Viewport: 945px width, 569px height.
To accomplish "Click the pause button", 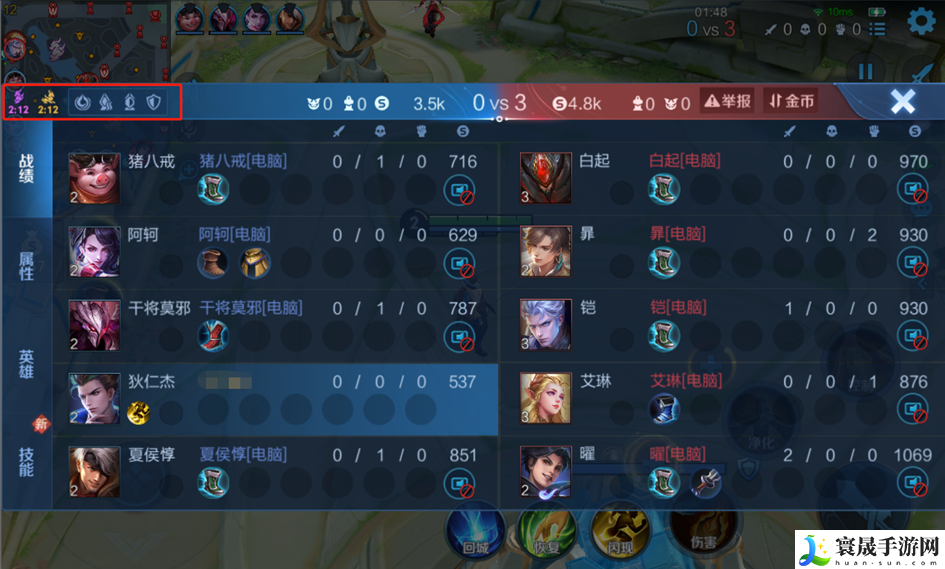I will (x=866, y=72).
